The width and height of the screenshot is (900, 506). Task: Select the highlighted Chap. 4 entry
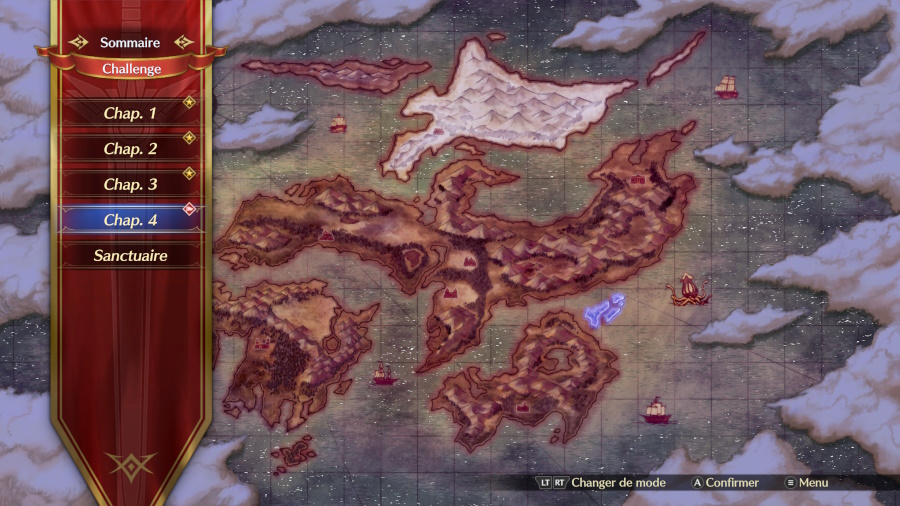(x=130, y=220)
